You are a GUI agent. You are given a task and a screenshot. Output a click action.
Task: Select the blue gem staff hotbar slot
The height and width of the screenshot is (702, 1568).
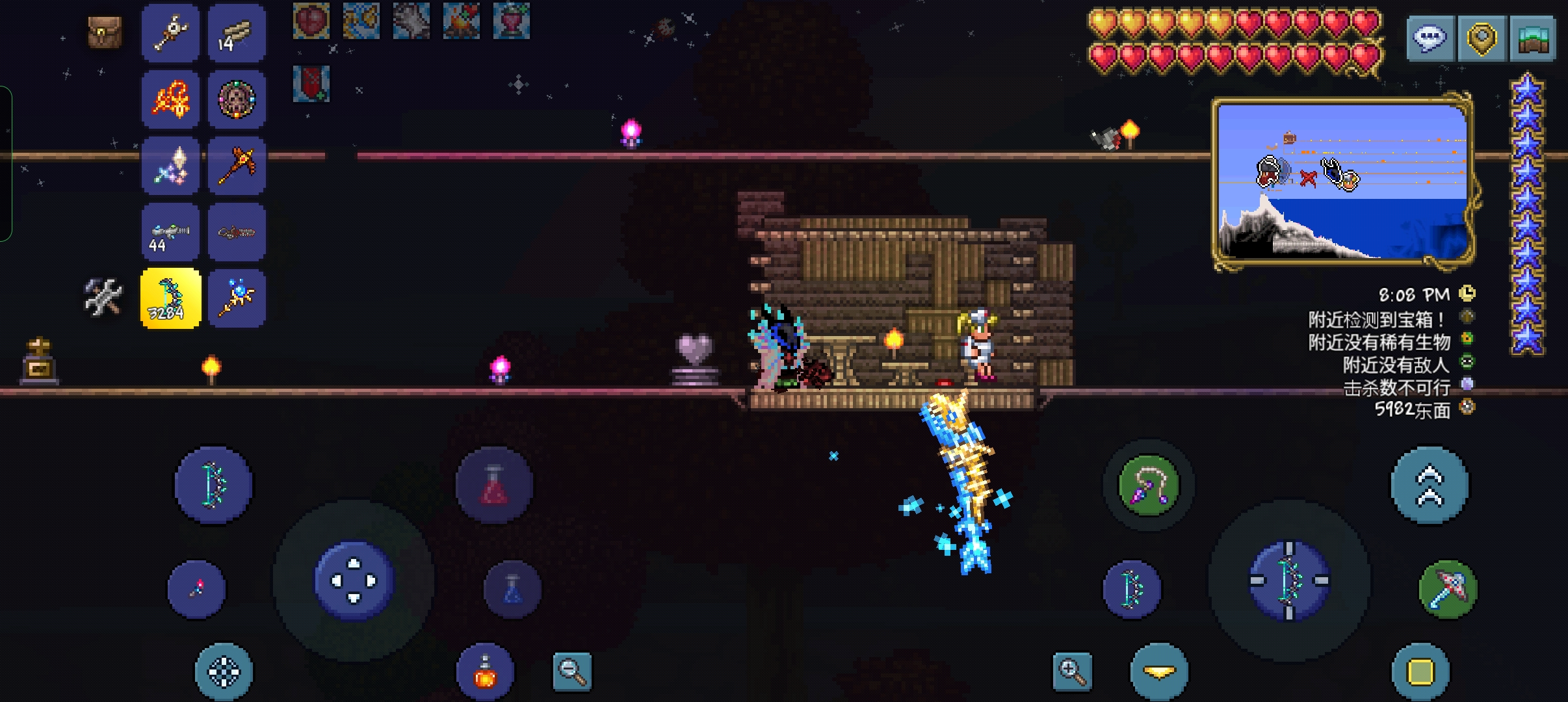(x=237, y=298)
